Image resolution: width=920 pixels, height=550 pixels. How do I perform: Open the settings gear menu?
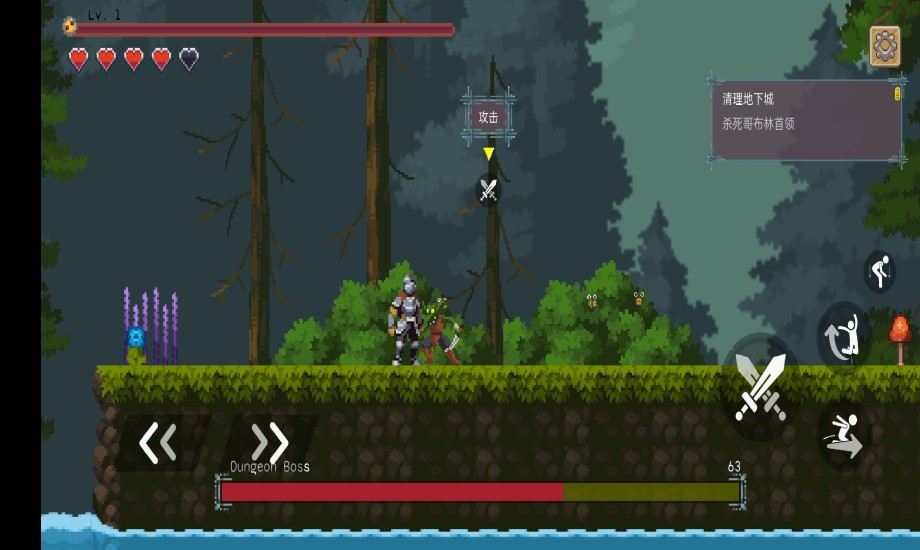pyautogui.click(x=885, y=46)
